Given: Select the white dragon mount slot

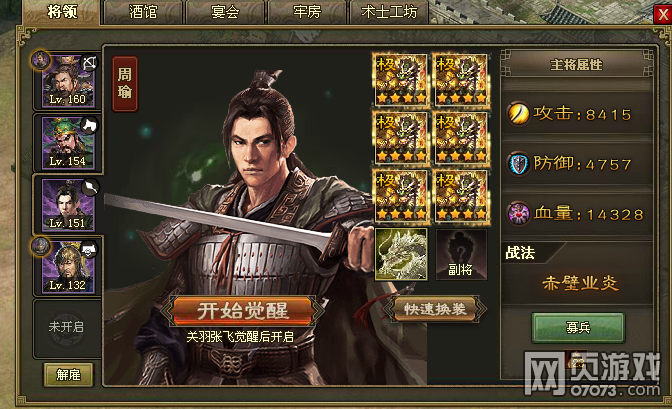Looking at the screenshot, I should [400, 253].
